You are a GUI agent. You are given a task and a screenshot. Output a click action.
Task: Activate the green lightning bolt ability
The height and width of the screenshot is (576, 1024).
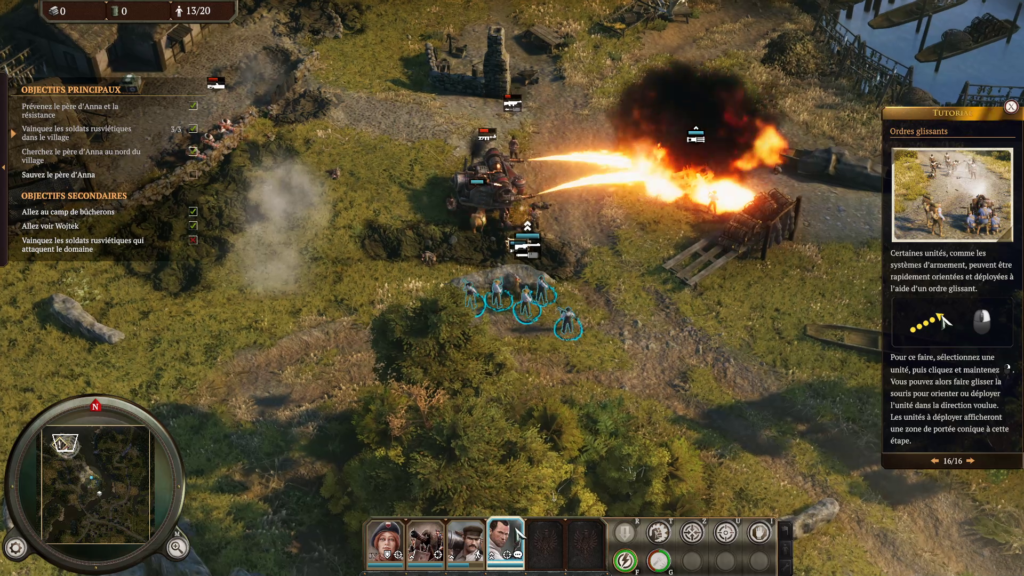625,561
